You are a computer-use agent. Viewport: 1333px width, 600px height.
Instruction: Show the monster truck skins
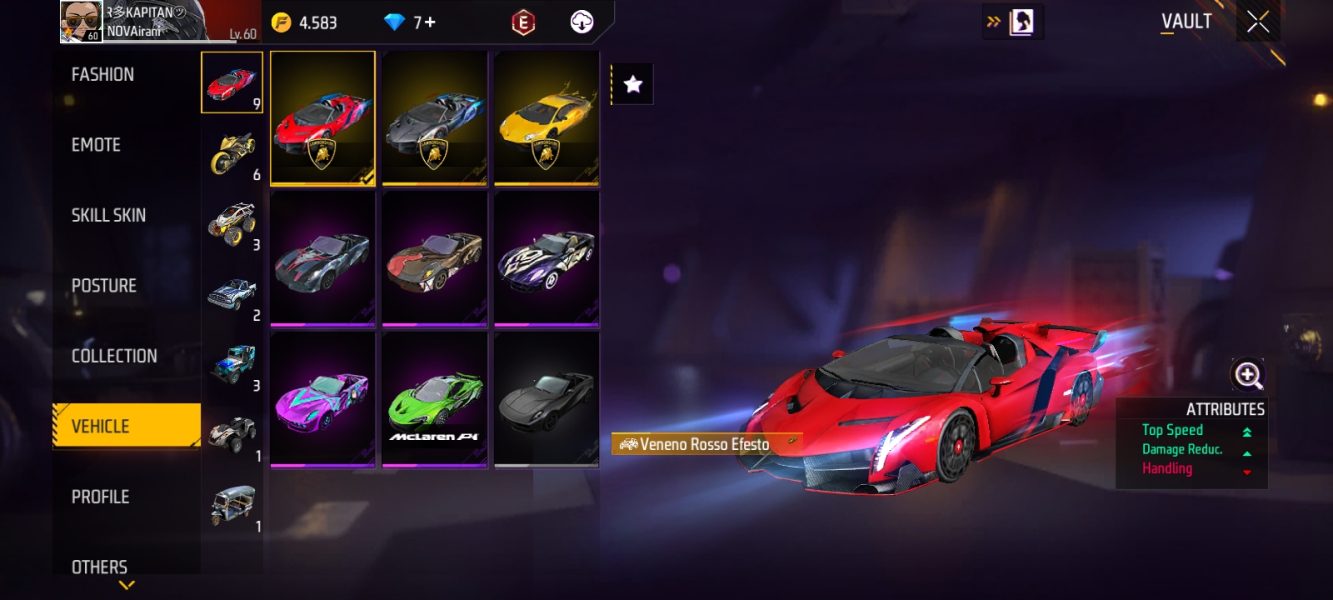pos(232,224)
